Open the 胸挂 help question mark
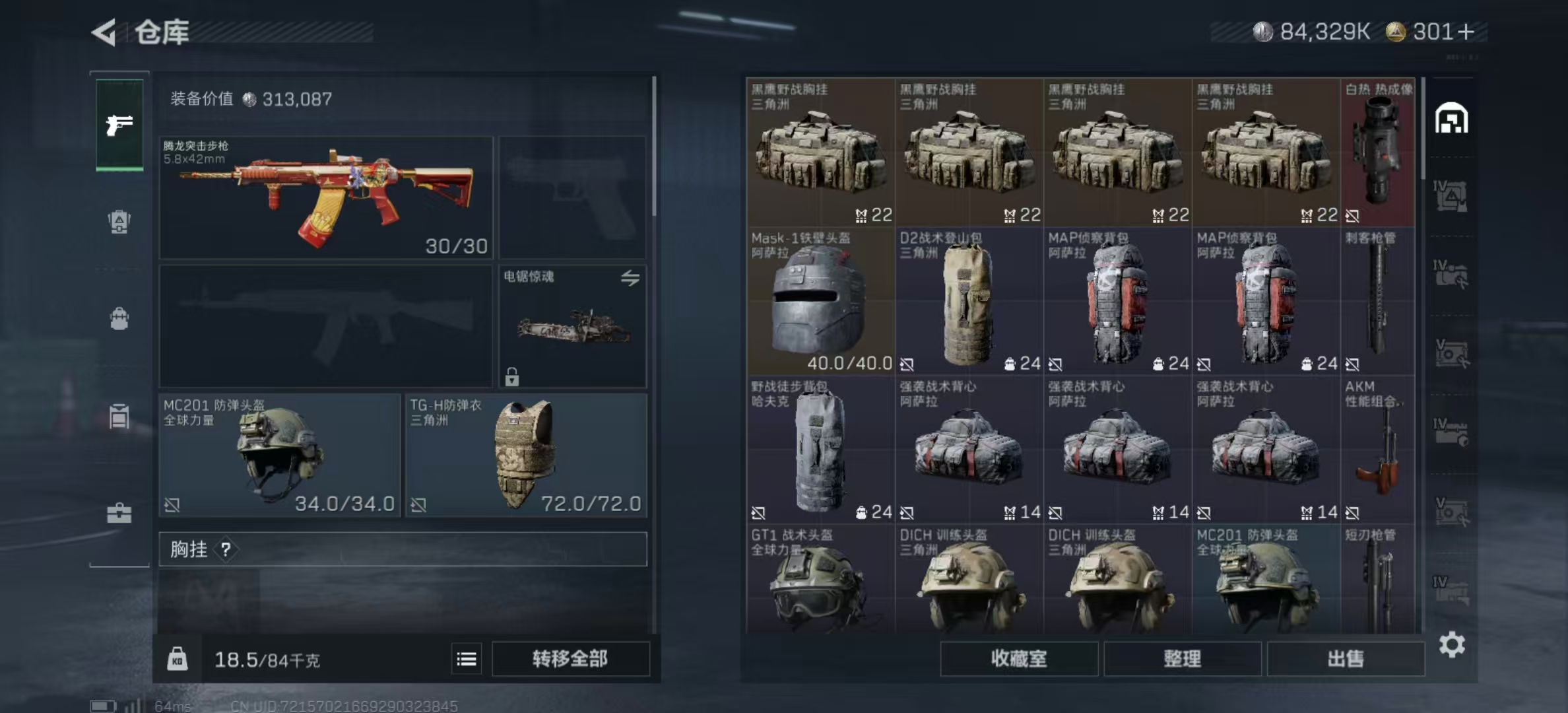The image size is (1568, 713). coord(226,549)
